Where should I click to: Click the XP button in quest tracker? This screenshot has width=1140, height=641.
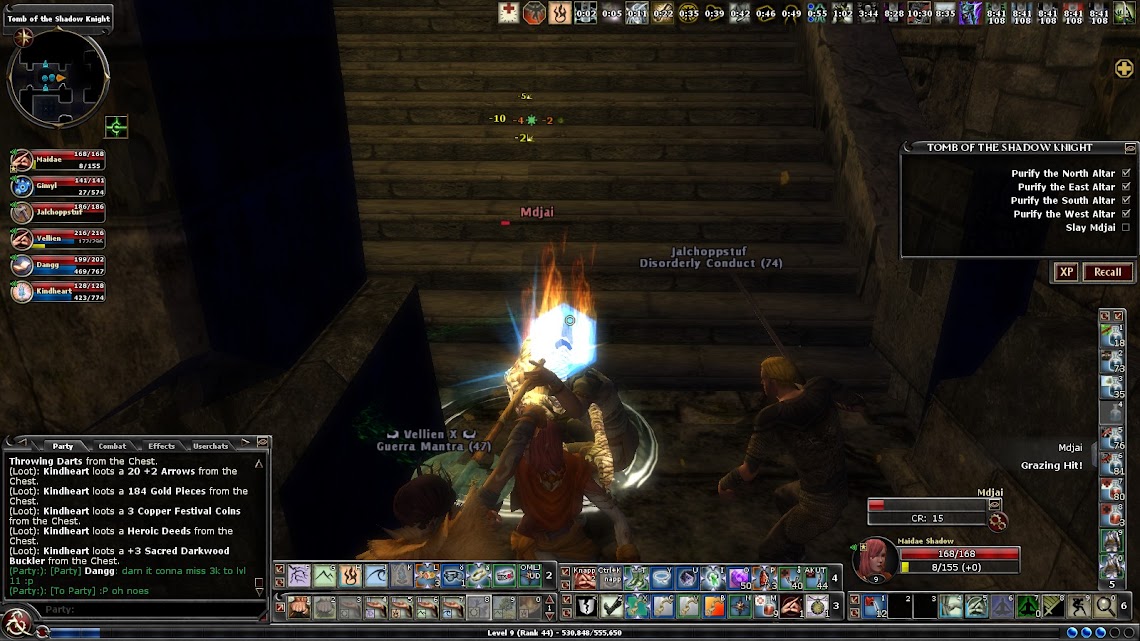tap(1066, 272)
